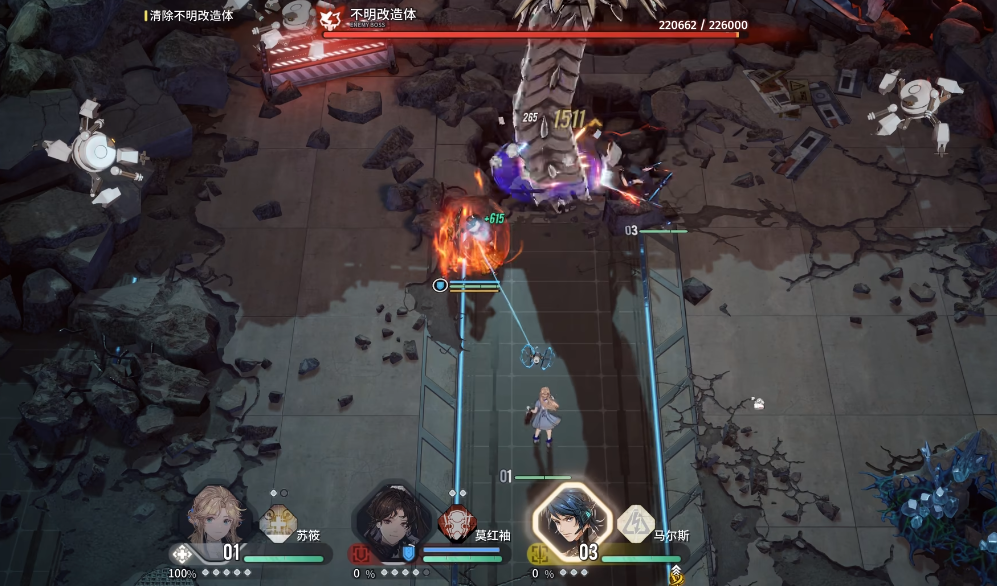Activate 莫红袖's red spider skill icon
The width and height of the screenshot is (997, 586).
(456, 523)
